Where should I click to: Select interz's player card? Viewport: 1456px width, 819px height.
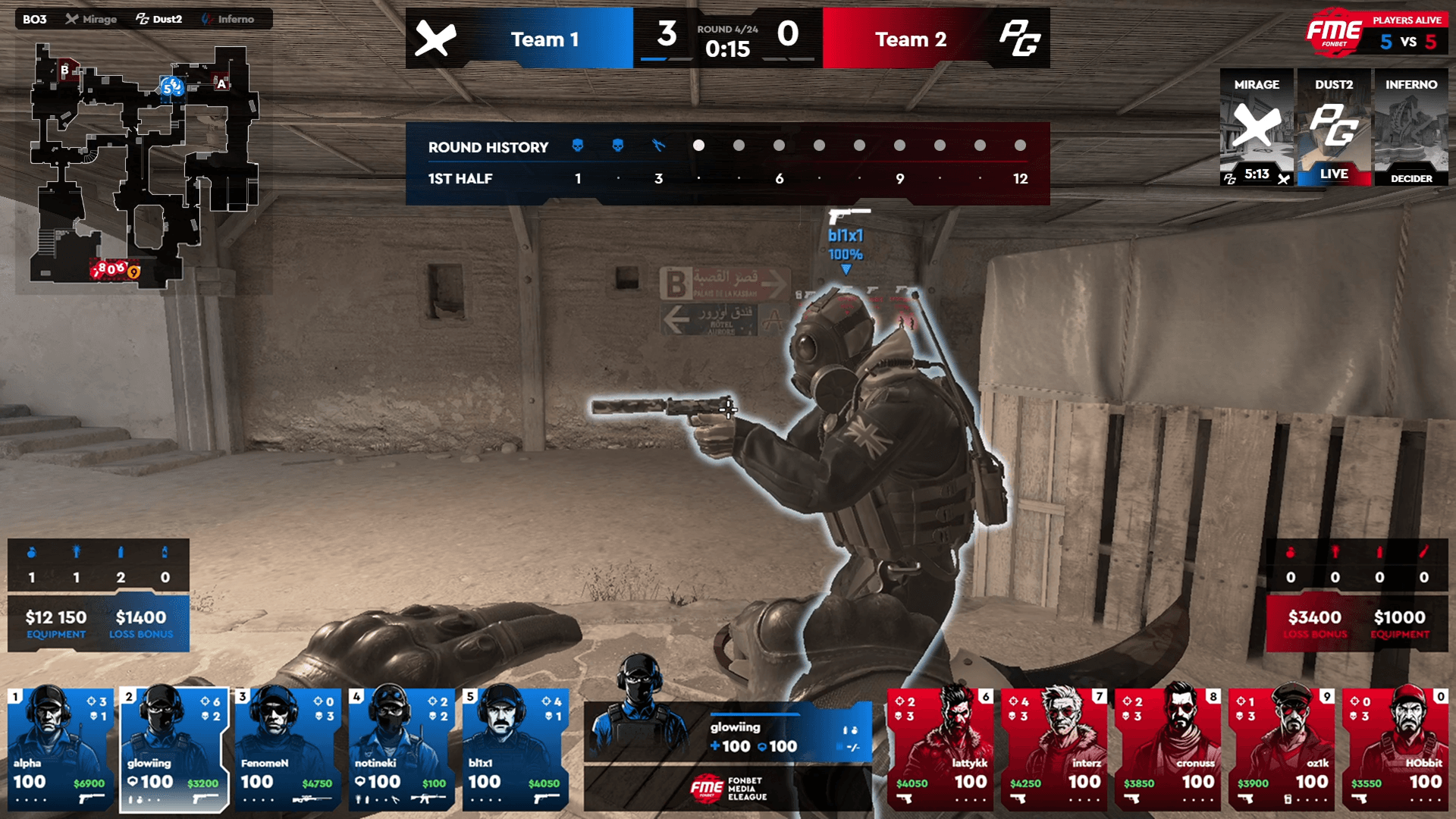[x=1054, y=748]
